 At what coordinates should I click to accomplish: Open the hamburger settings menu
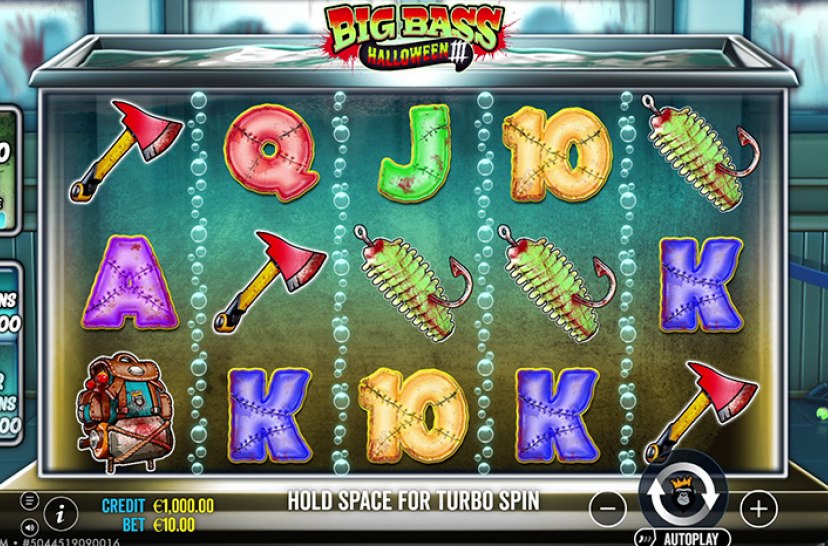(30, 500)
